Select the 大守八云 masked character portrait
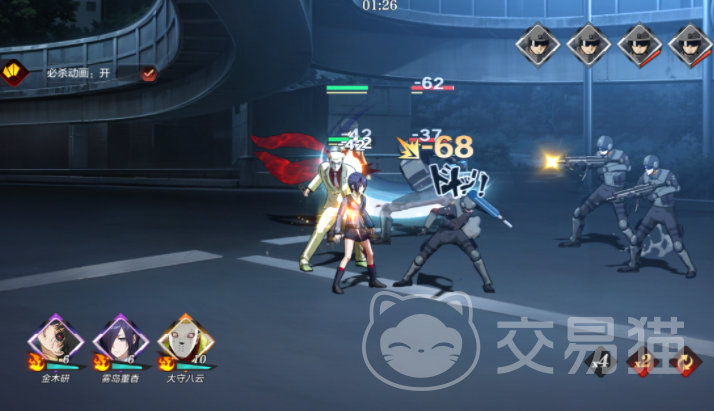 181,341
